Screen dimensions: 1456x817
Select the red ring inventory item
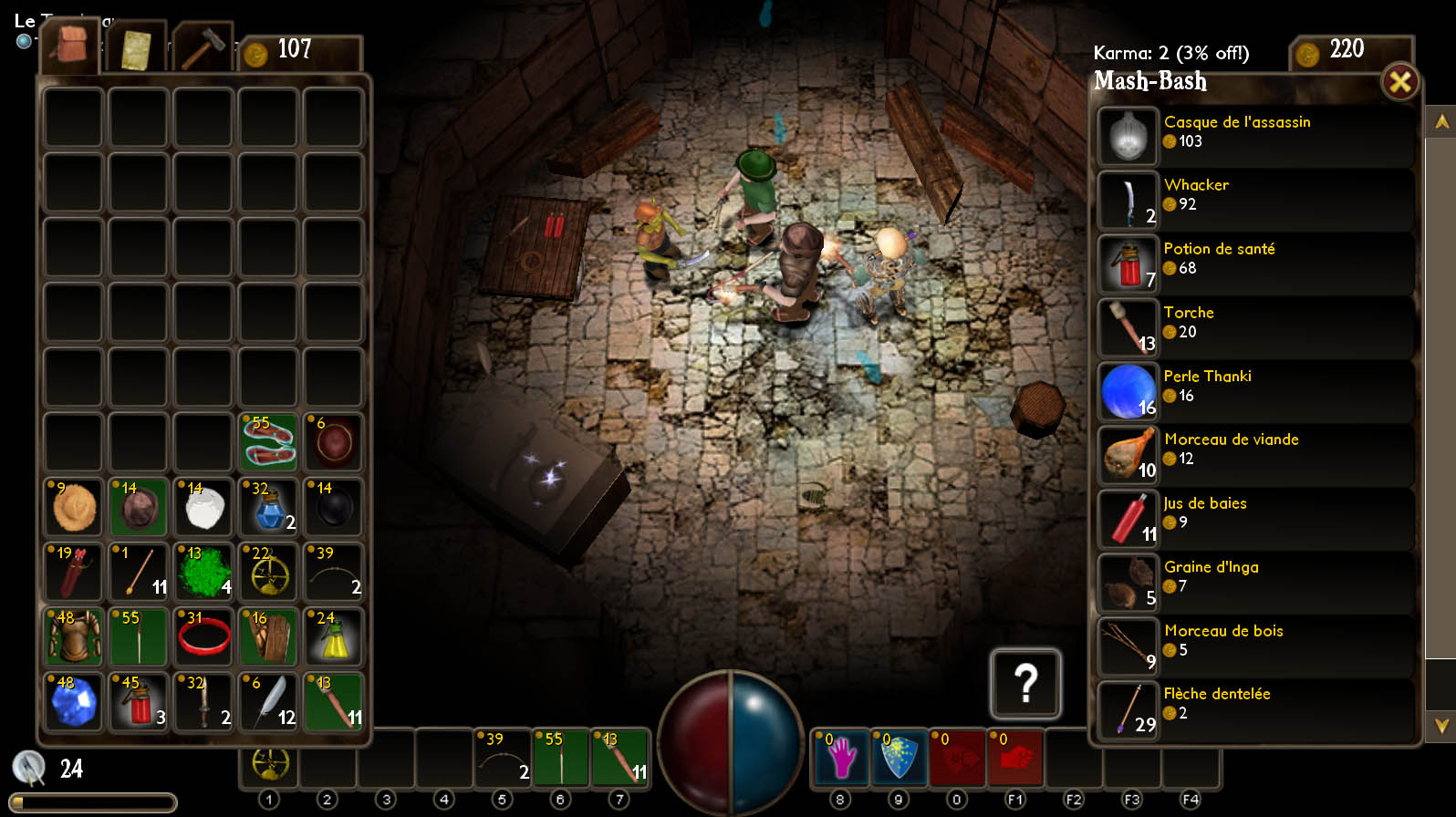[x=203, y=636]
